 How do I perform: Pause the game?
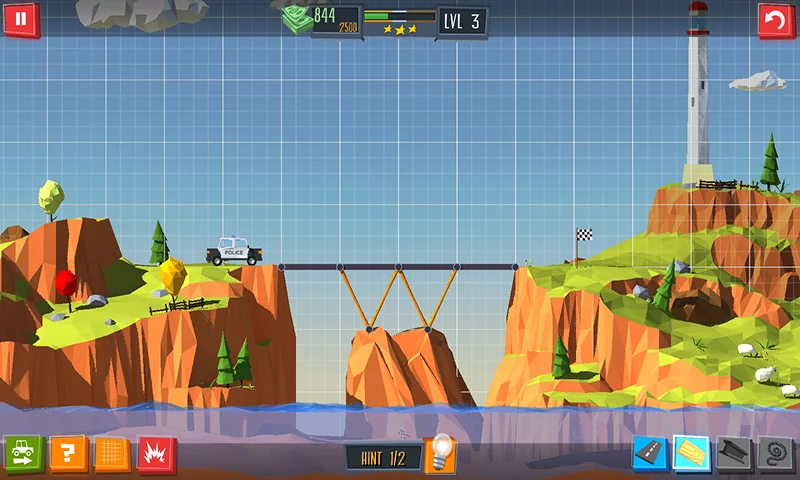tap(21, 19)
